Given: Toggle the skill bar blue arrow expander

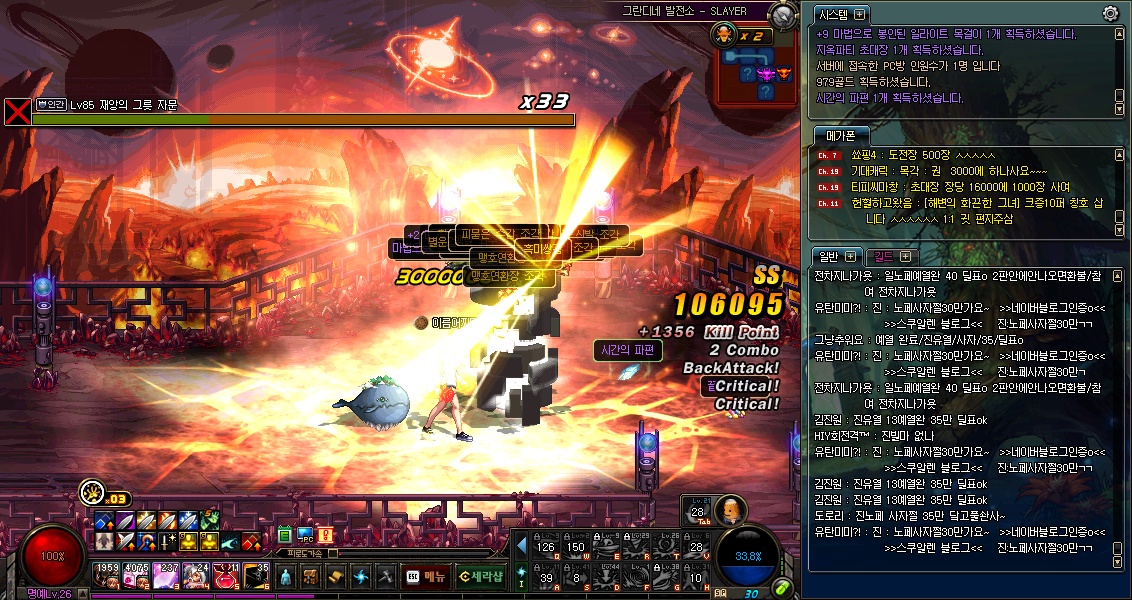Looking at the screenshot, I should tap(521, 547).
